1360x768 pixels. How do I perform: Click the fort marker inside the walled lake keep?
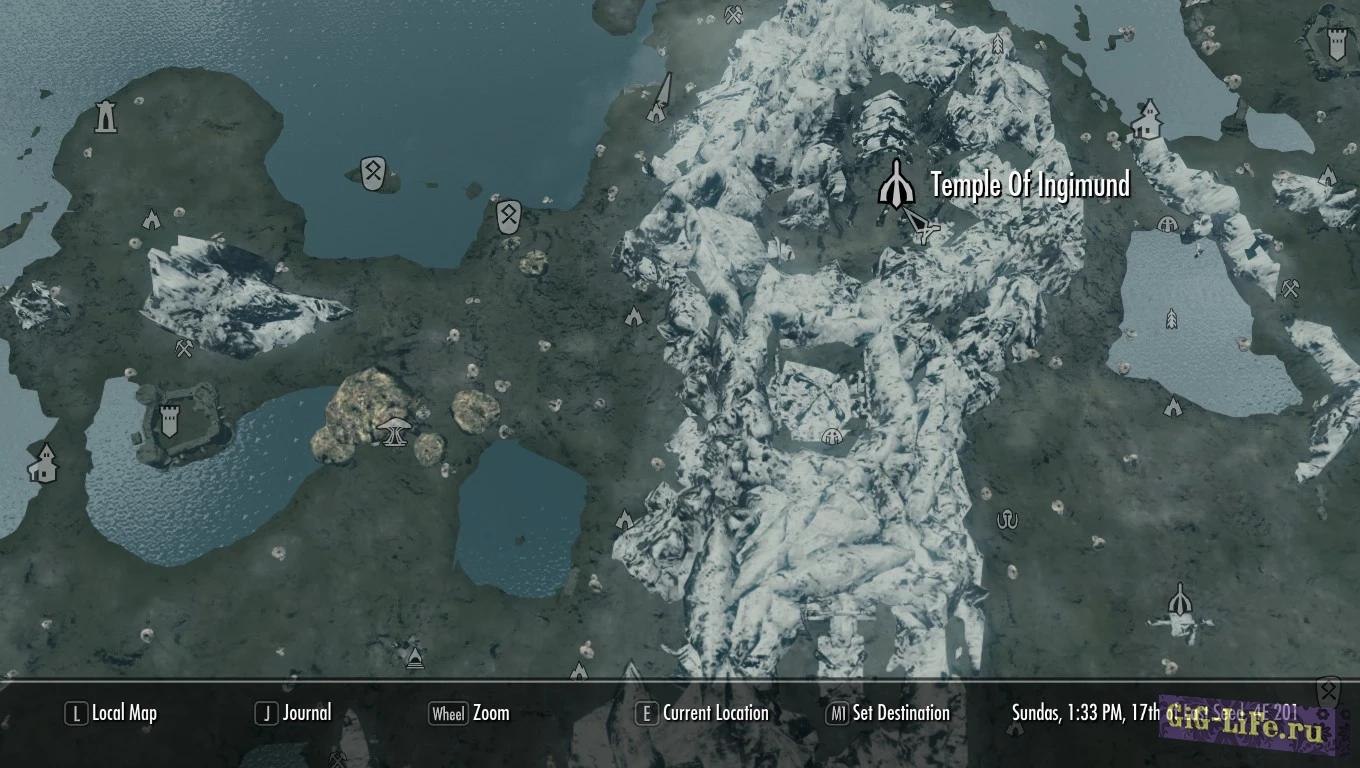click(169, 420)
